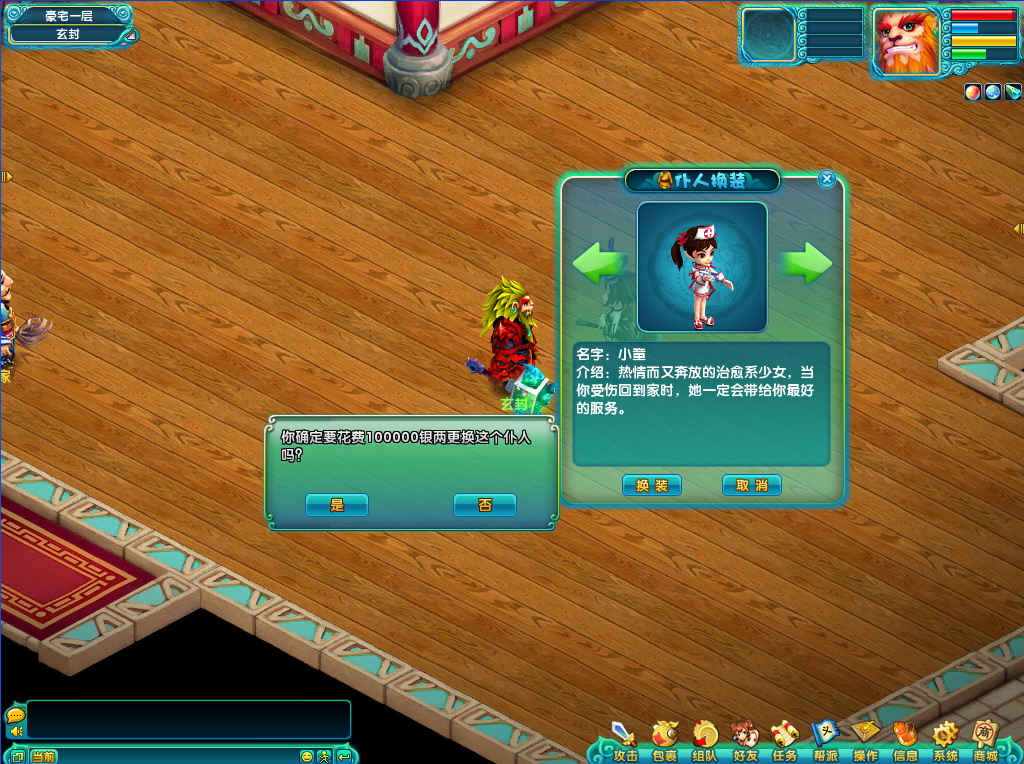This screenshot has height=764, width=1024.
Task: Close the 仆人换装 window
Action: [x=826, y=179]
